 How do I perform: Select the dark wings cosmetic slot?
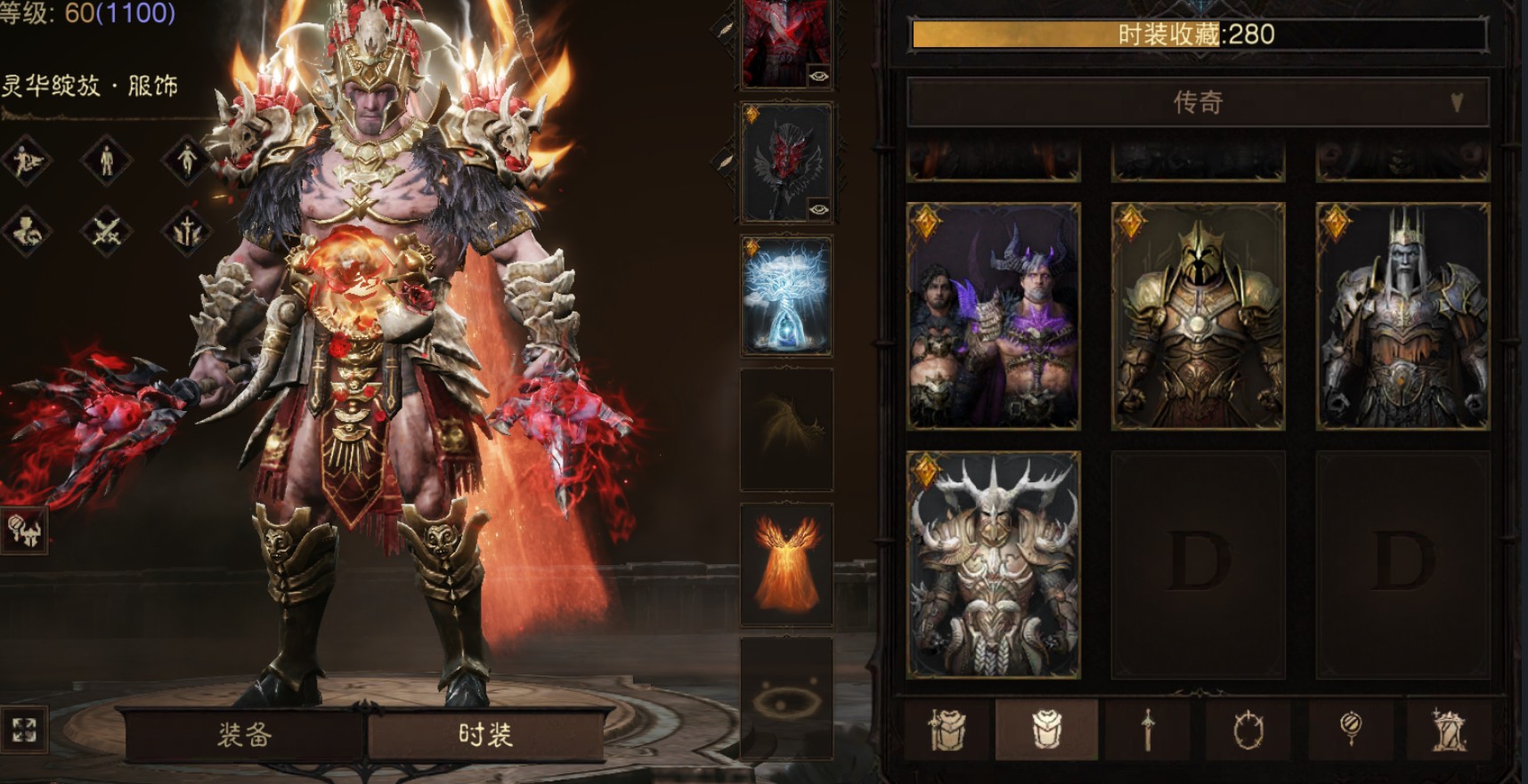786,429
